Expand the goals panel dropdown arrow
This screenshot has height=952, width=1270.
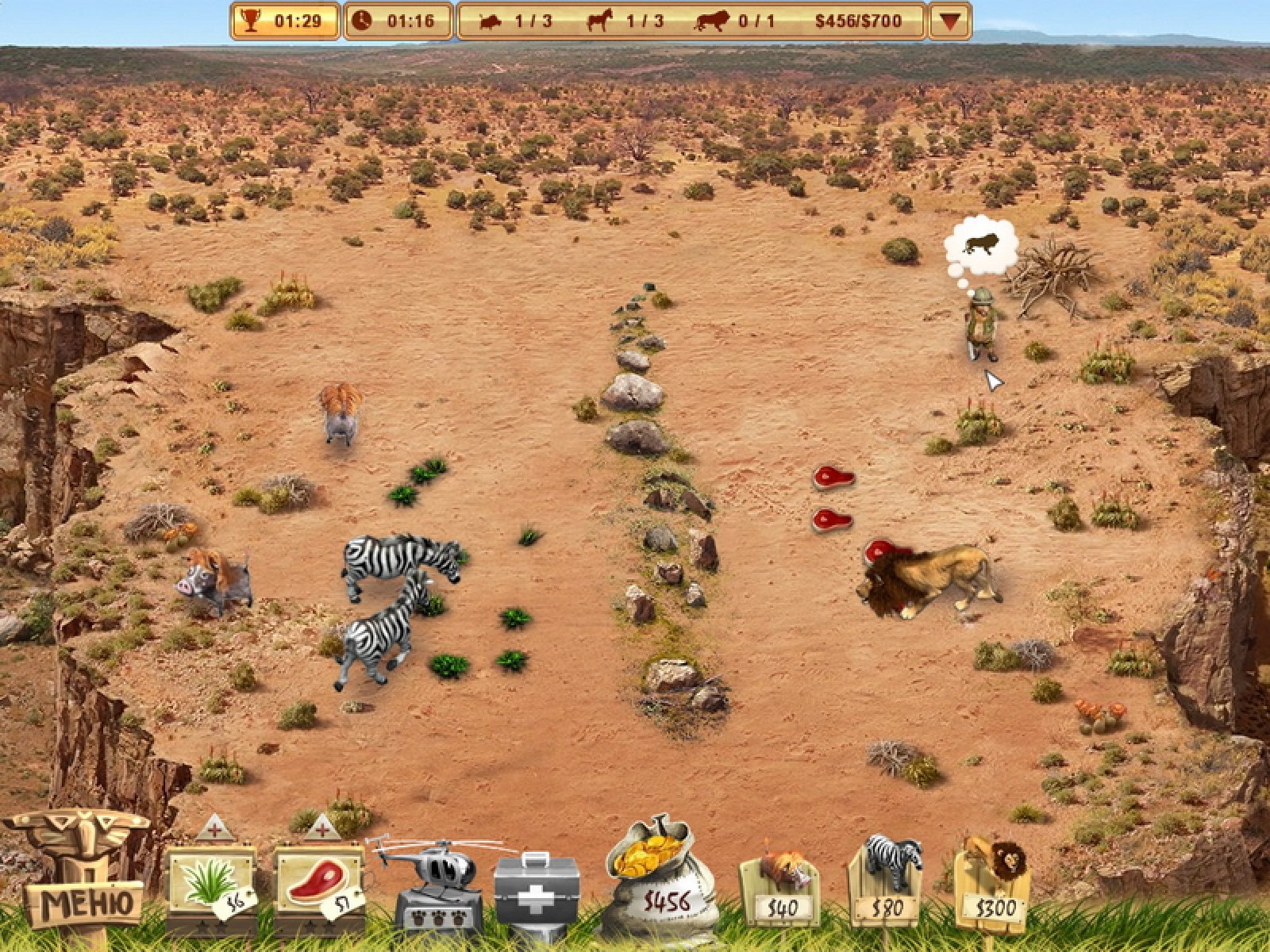pos(950,21)
